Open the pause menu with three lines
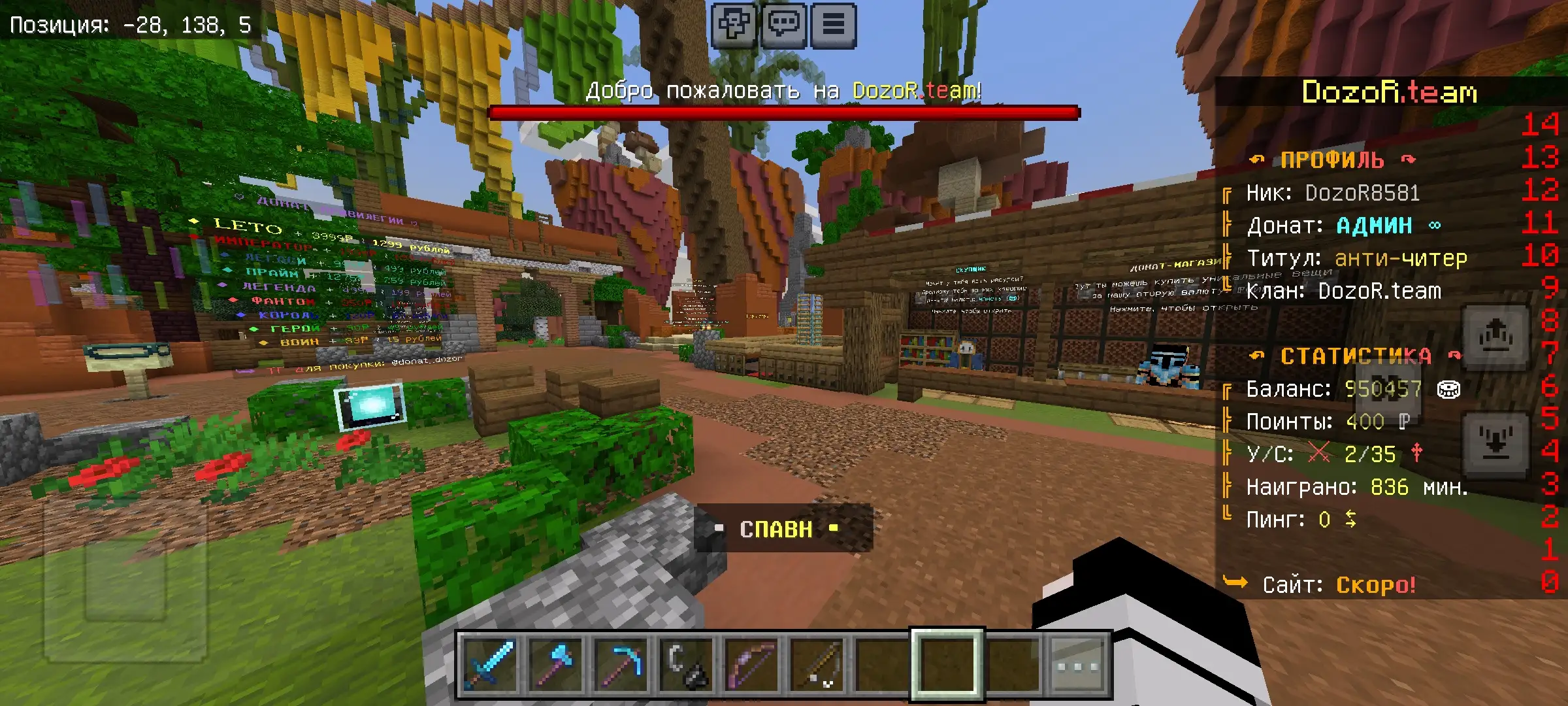This screenshot has height=706, width=1568. (x=833, y=25)
